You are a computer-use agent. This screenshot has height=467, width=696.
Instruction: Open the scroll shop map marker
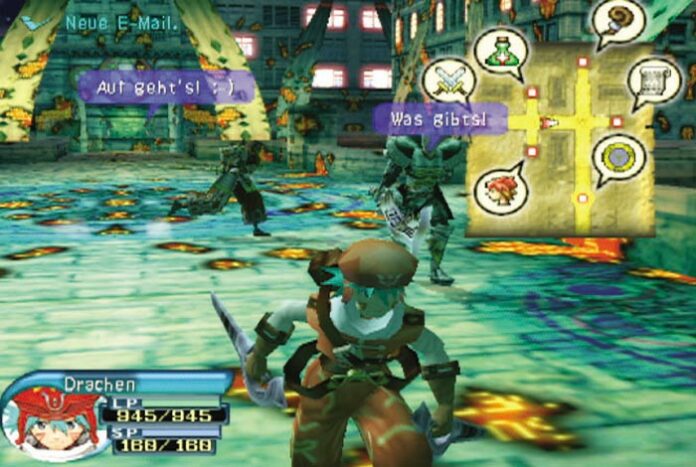(652, 82)
